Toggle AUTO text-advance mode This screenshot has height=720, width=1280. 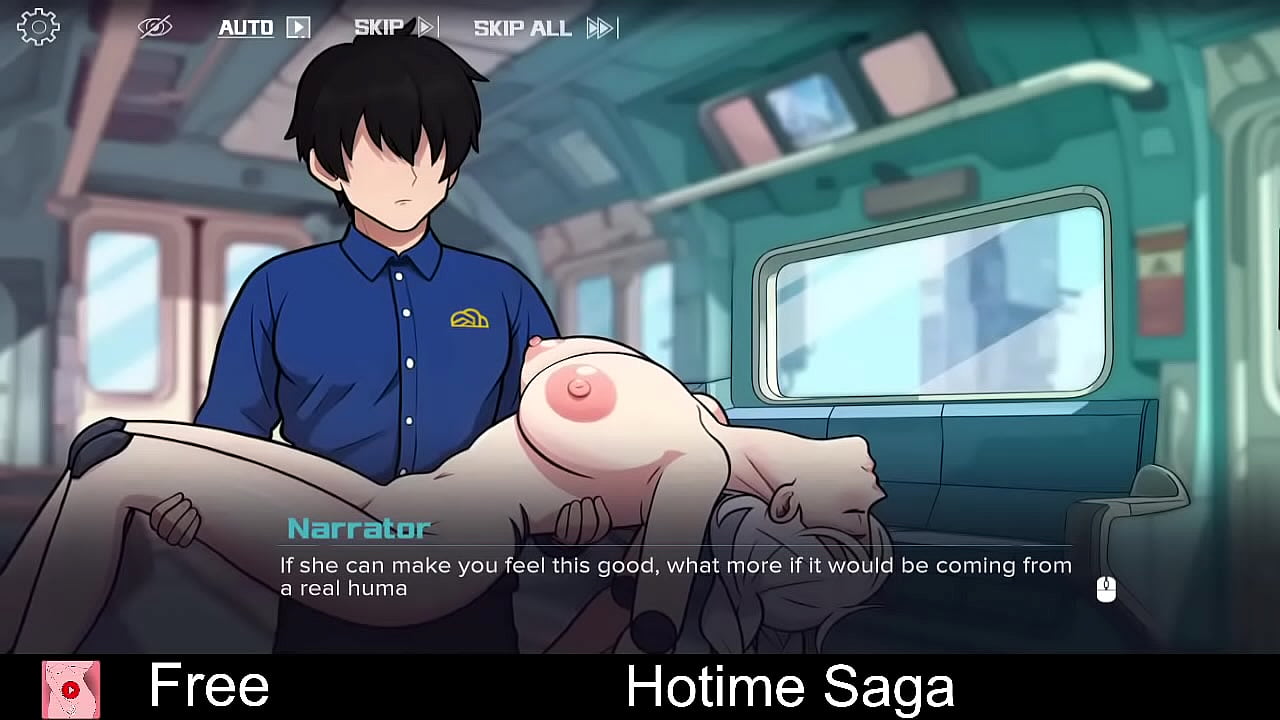(245, 28)
